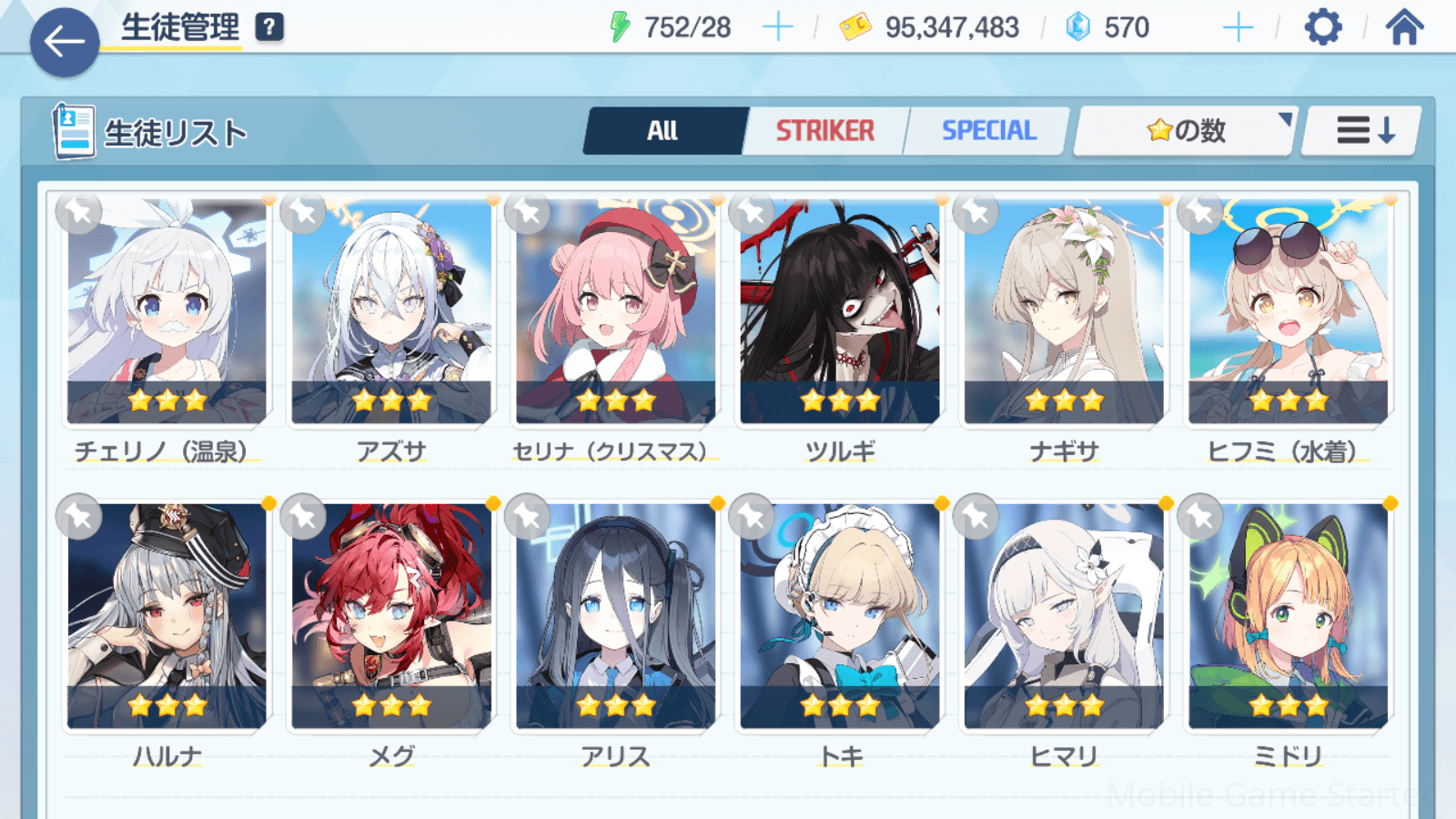Switch to the All filter tab

(663, 131)
